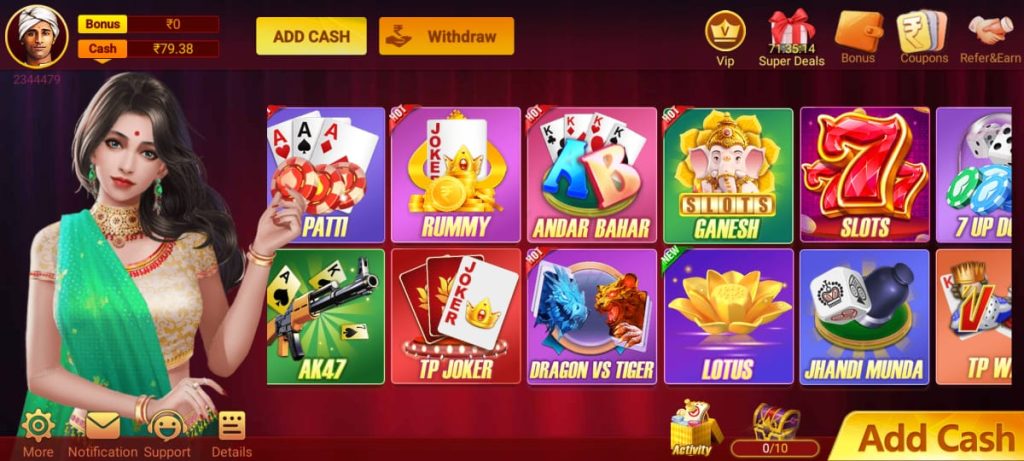Show the Super Deals gift offers
Viewport: 1024px width, 461px height.
click(791, 37)
